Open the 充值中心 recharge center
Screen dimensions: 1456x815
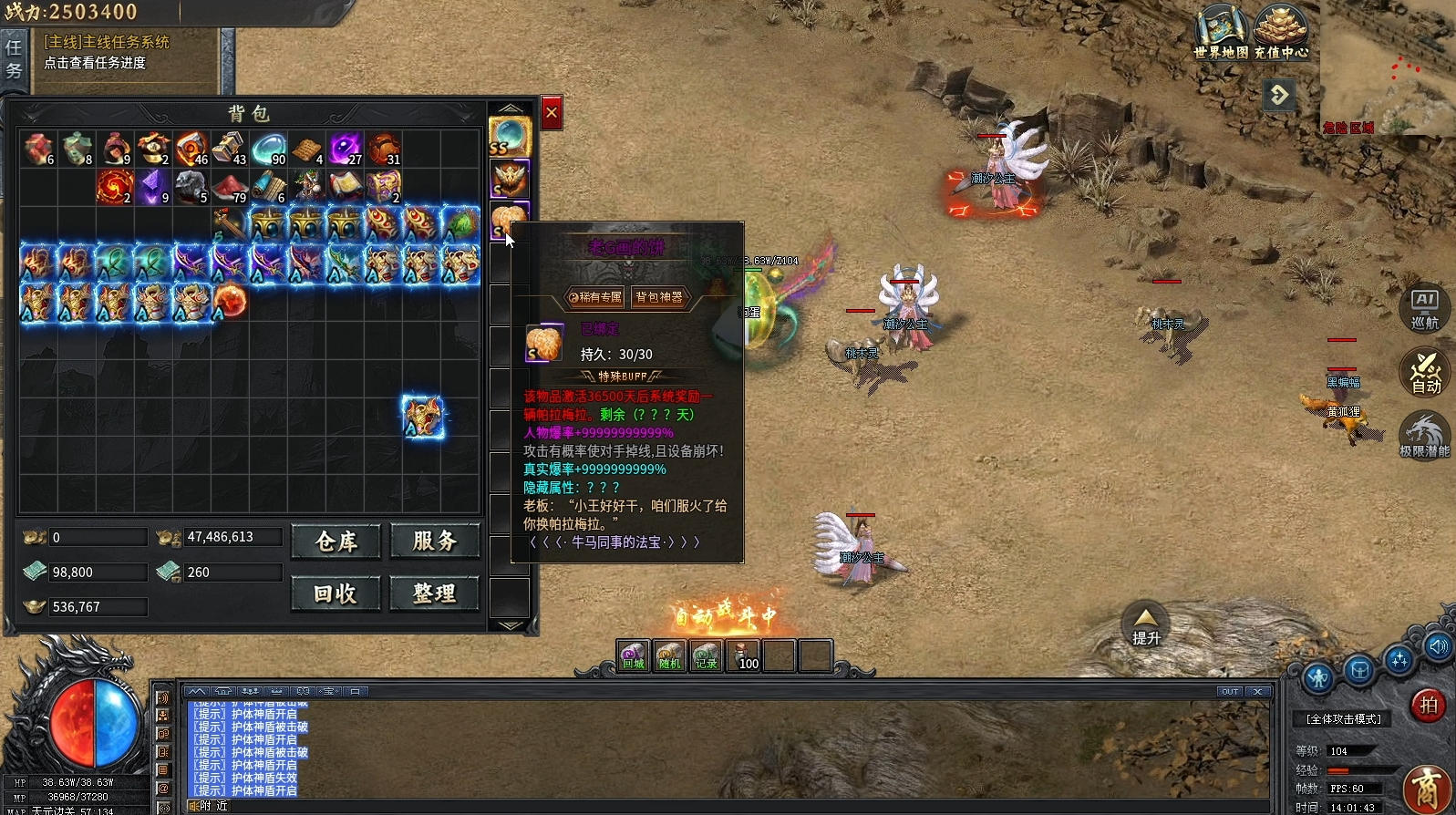pos(1280,32)
